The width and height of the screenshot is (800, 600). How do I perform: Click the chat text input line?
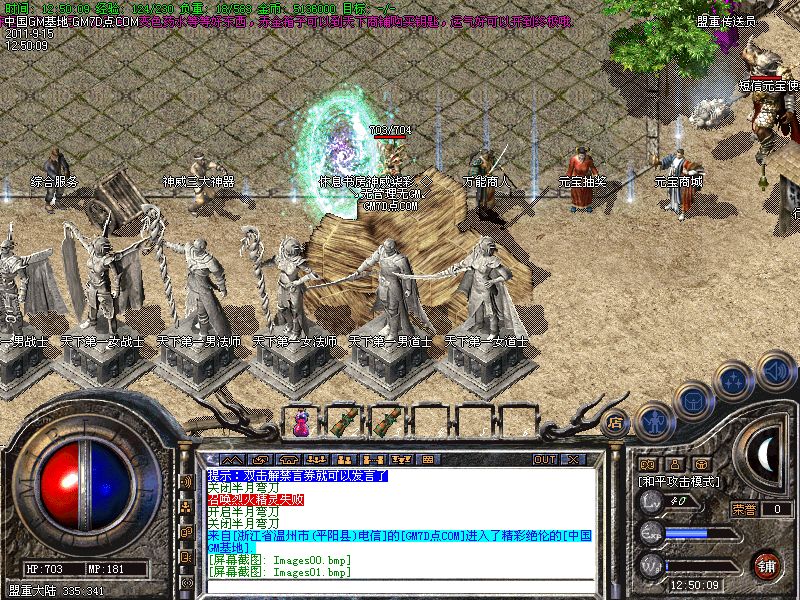(x=400, y=585)
